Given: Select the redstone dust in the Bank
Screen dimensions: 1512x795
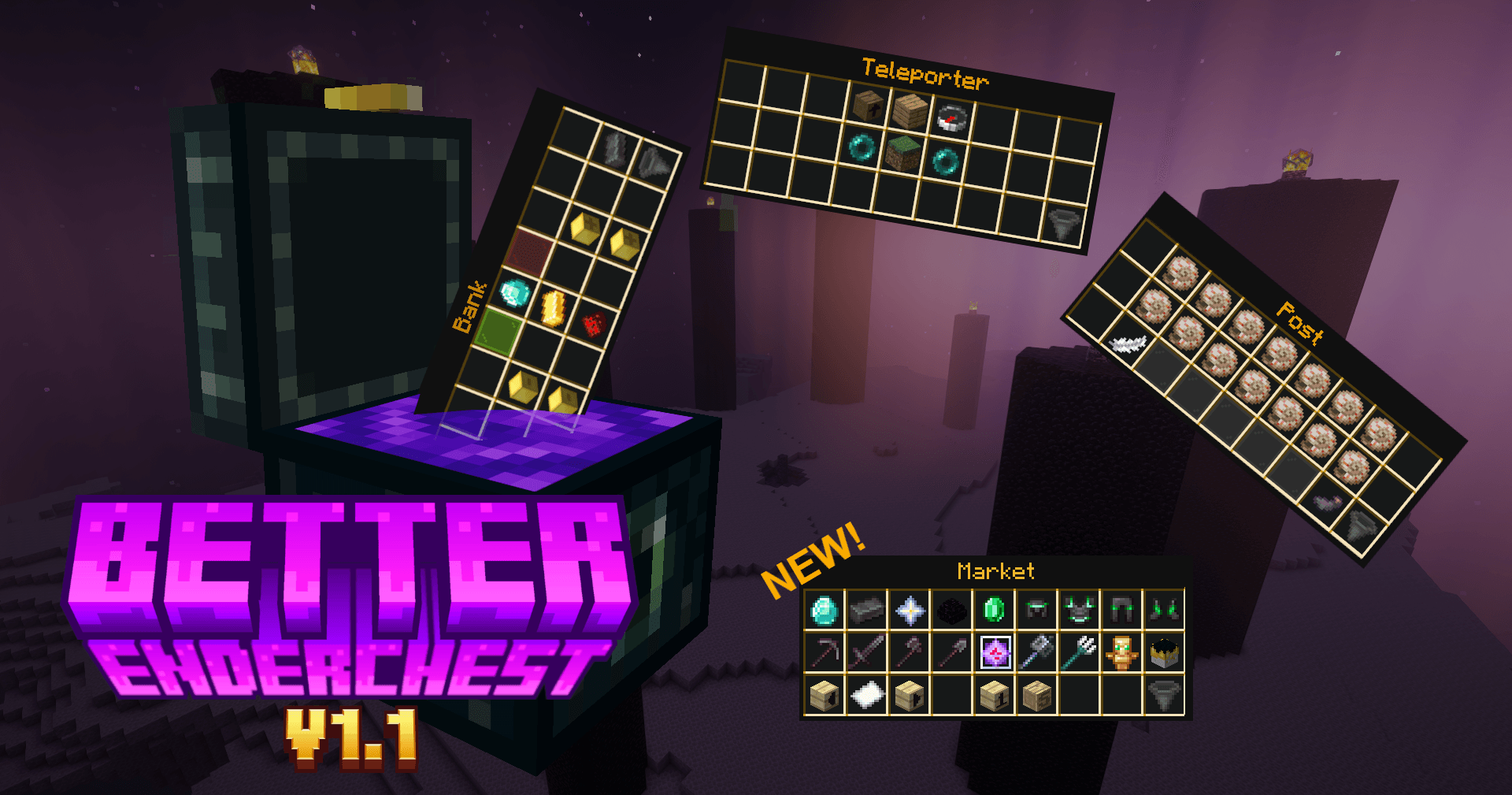Looking at the screenshot, I should (594, 324).
